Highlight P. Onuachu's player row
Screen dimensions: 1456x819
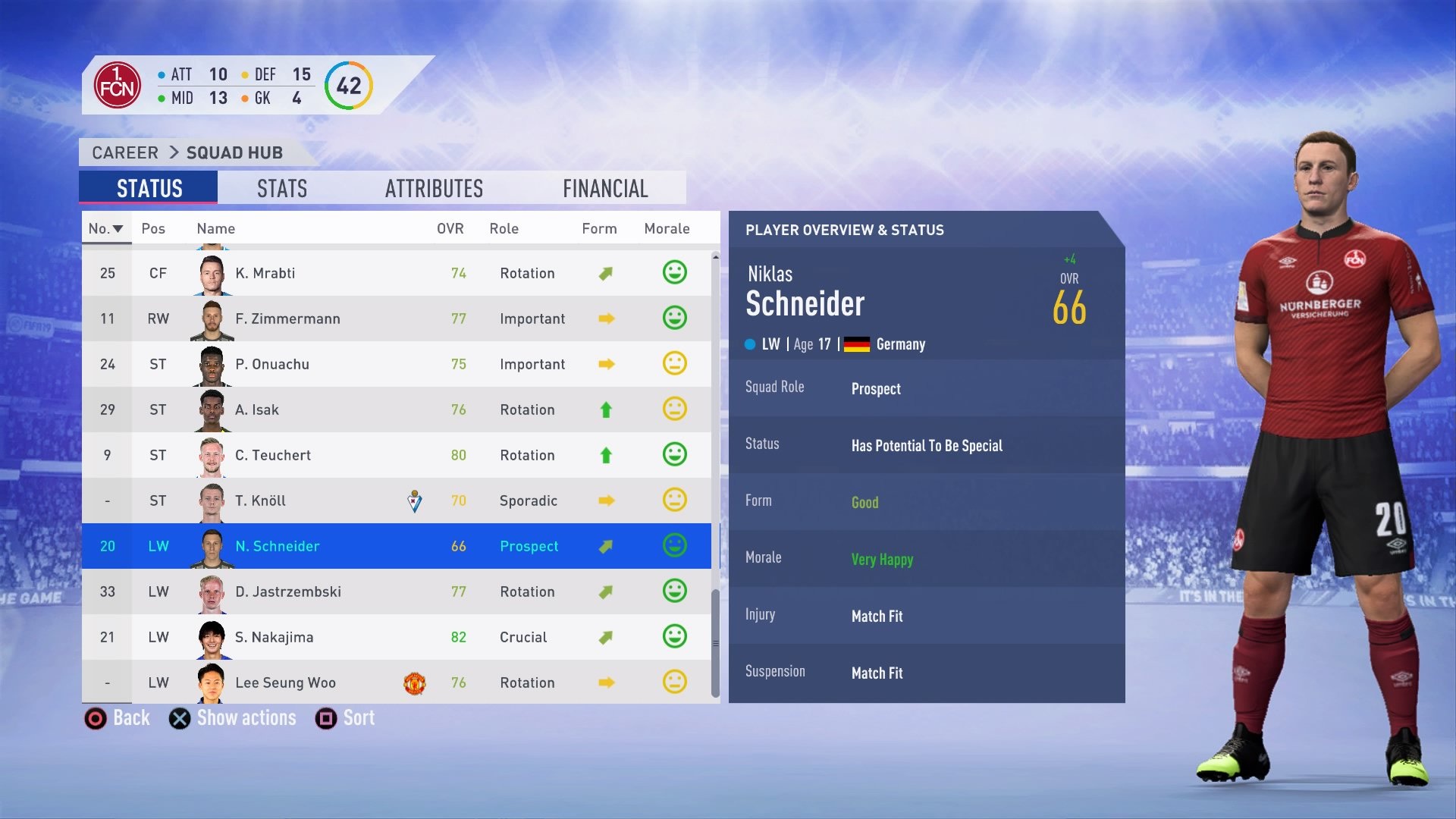tap(396, 364)
